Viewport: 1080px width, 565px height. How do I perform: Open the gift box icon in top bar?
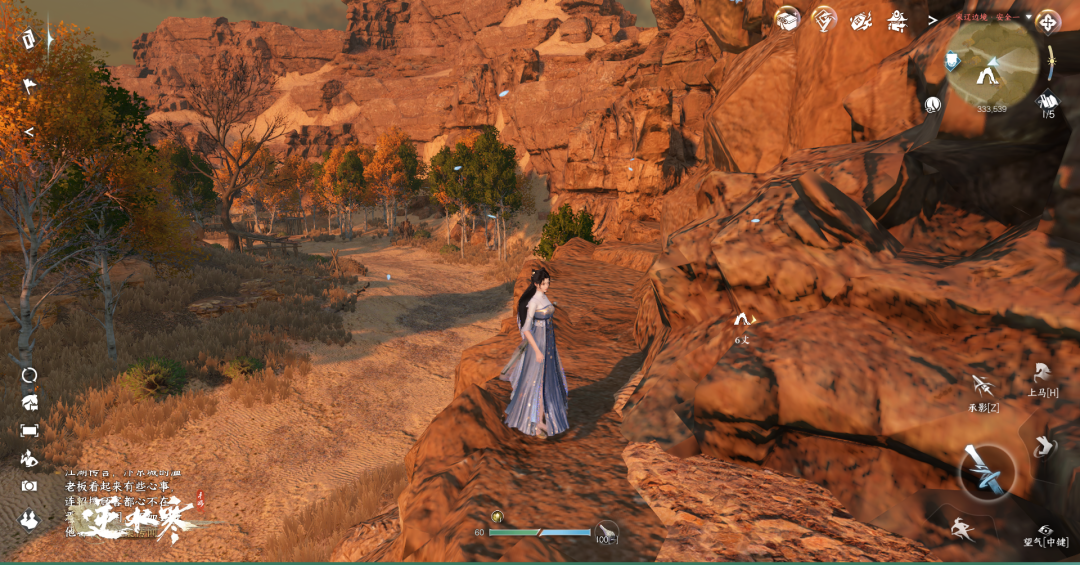(789, 18)
